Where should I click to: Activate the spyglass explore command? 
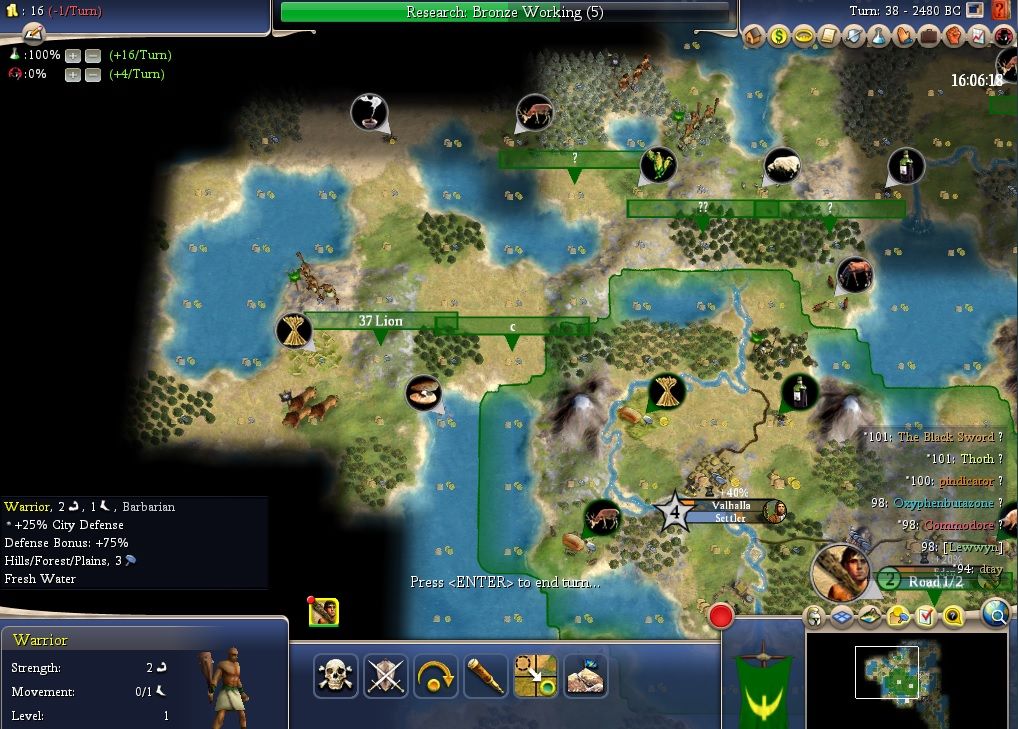[x=486, y=676]
